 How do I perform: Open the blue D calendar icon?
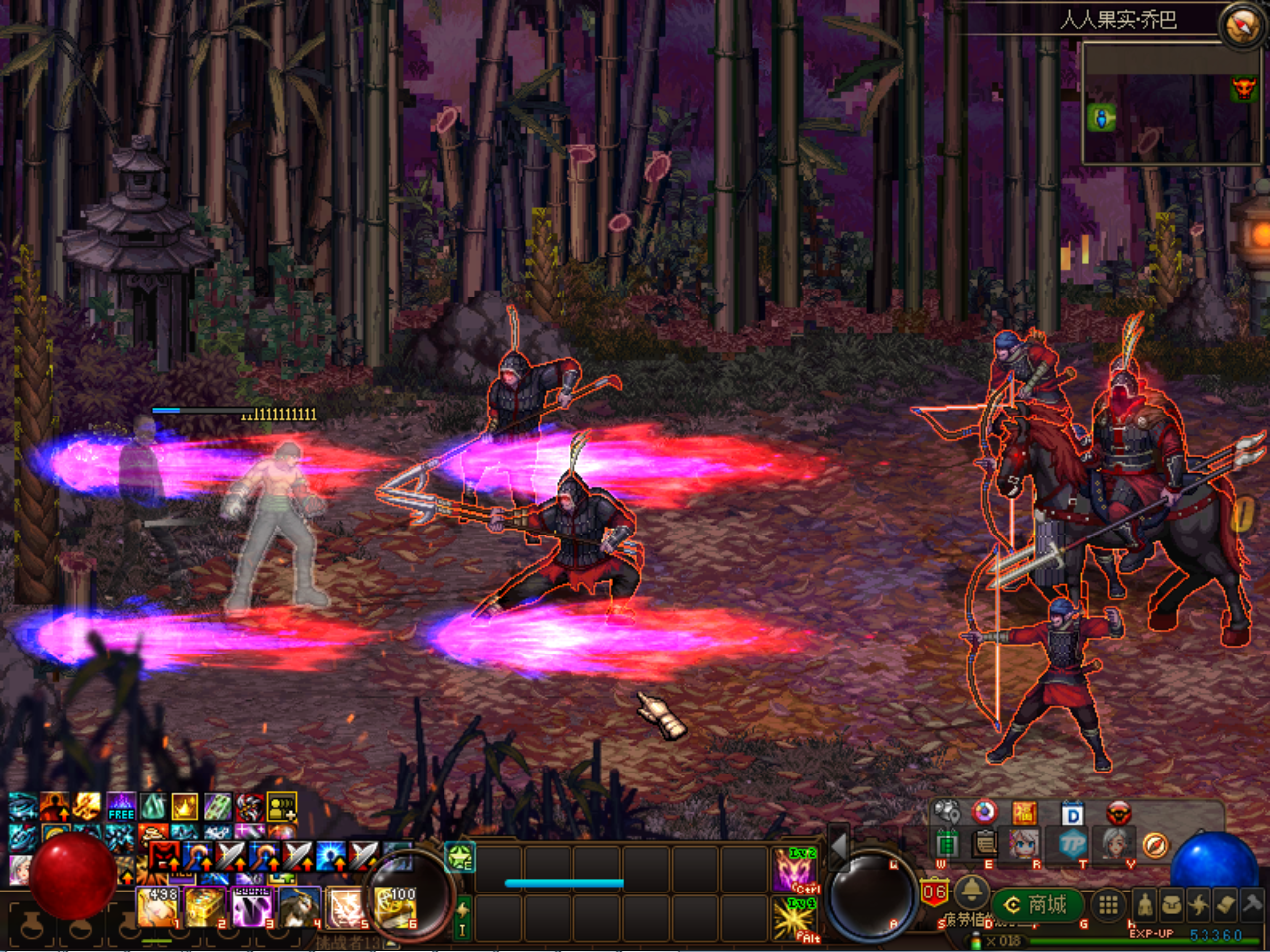1073,815
